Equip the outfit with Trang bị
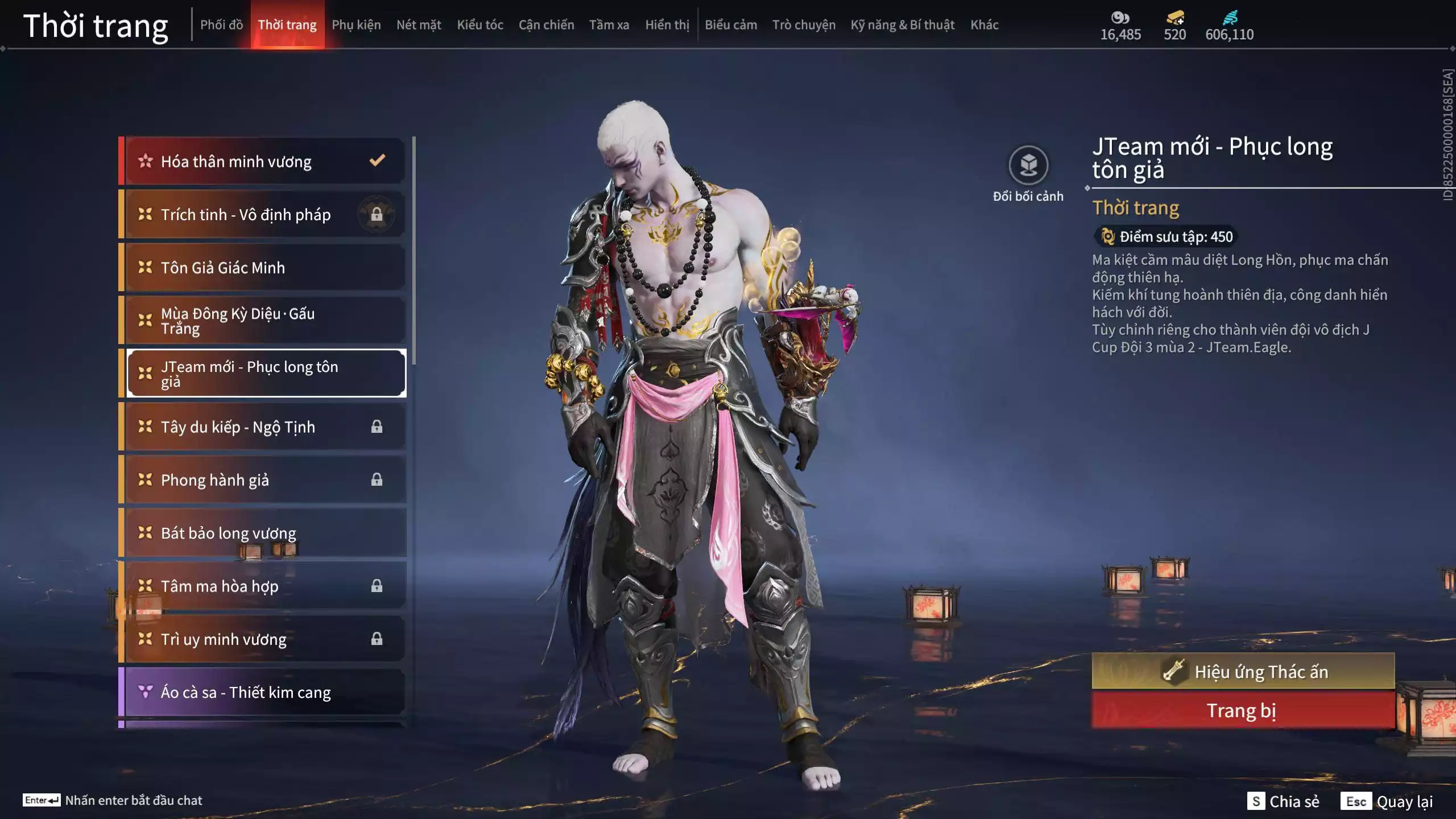 click(1243, 711)
